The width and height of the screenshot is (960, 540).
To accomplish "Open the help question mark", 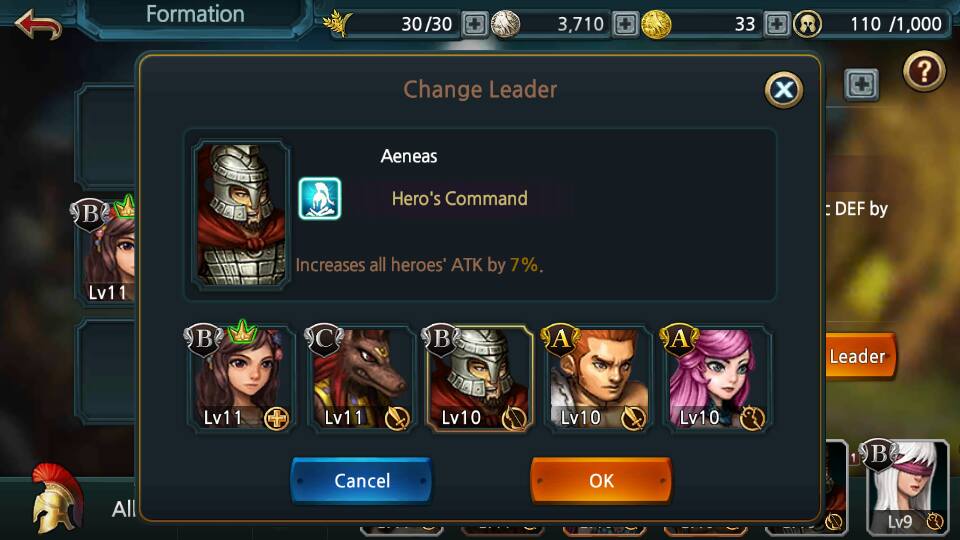I will click(x=924, y=71).
